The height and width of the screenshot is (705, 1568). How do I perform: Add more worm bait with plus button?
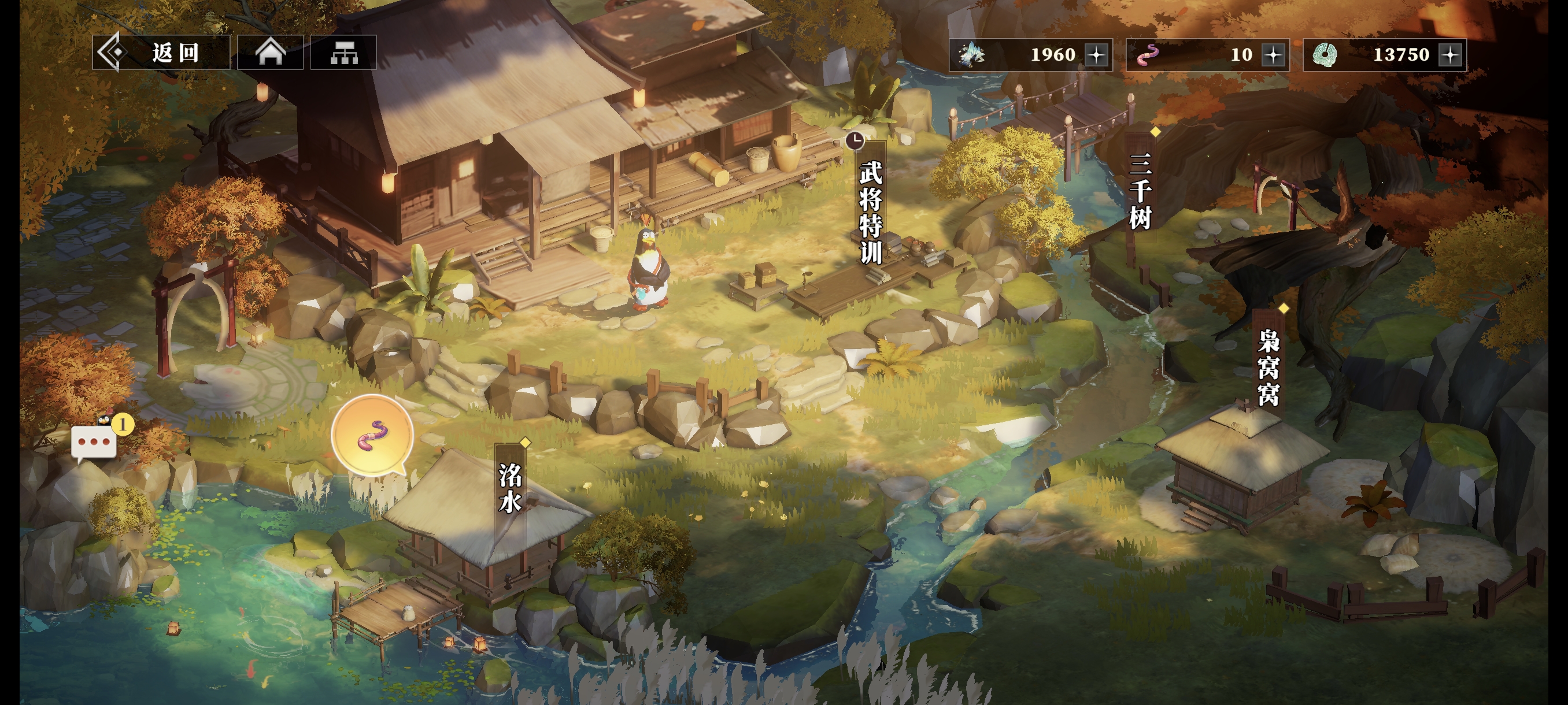(1273, 55)
